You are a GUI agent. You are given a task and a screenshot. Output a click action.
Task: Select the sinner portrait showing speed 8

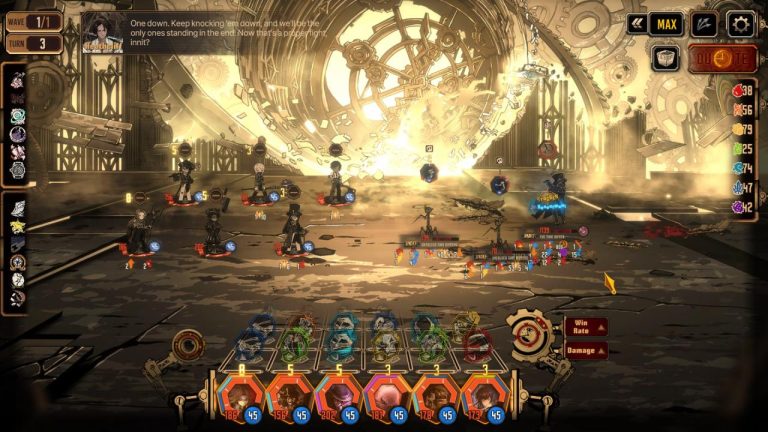point(241,396)
